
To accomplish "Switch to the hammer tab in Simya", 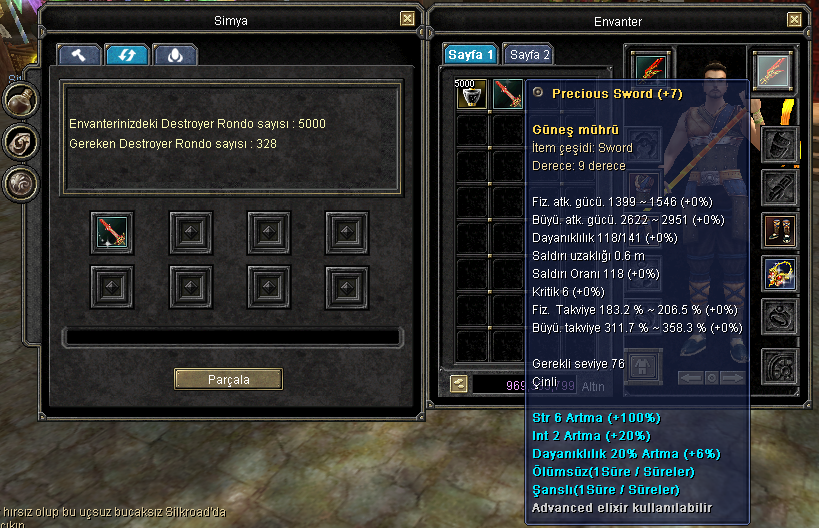I will pyautogui.click(x=78, y=56).
